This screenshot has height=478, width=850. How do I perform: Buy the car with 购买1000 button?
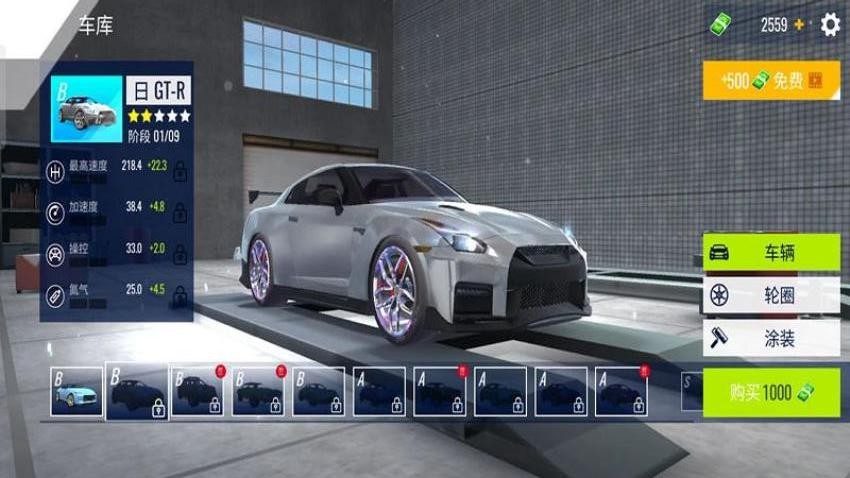pyautogui.click(x=771, y=392)
